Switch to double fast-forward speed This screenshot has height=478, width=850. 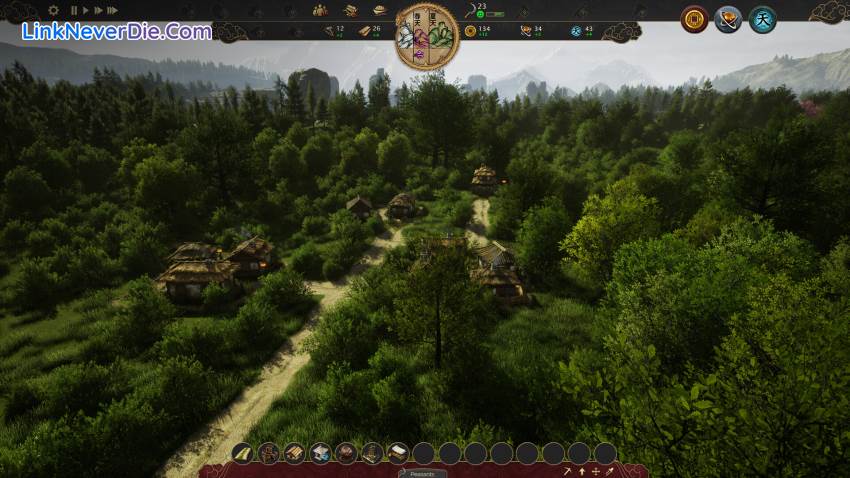click(98, 10)
